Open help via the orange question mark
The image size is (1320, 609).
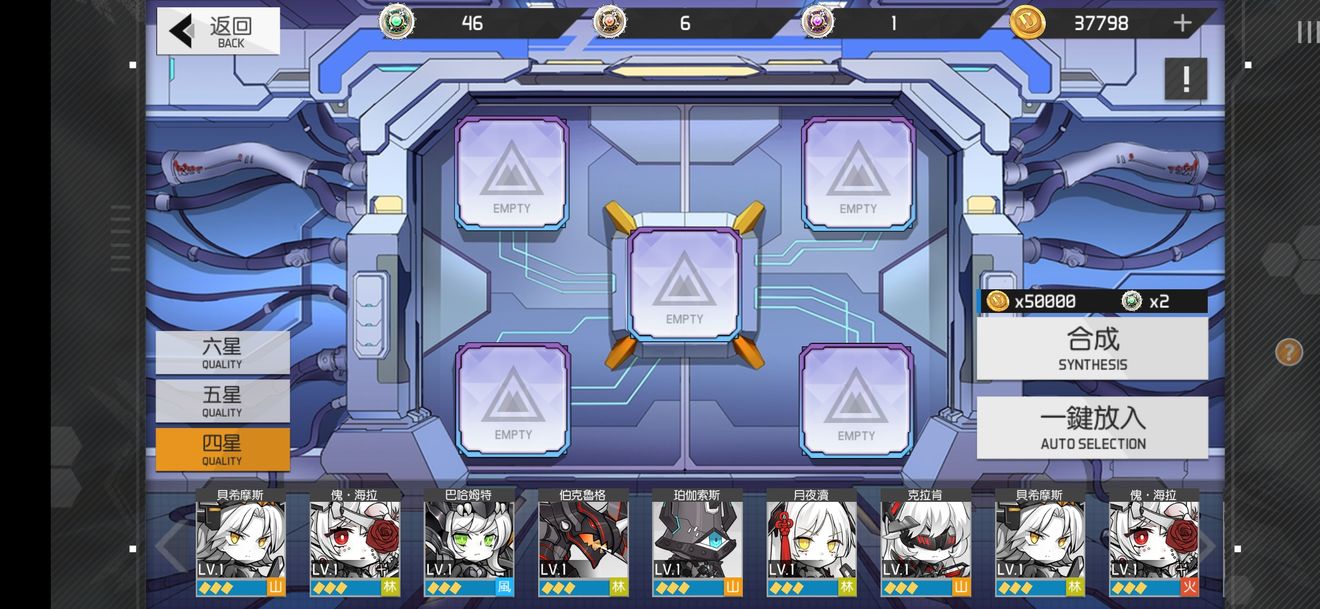coord(1288,351)
